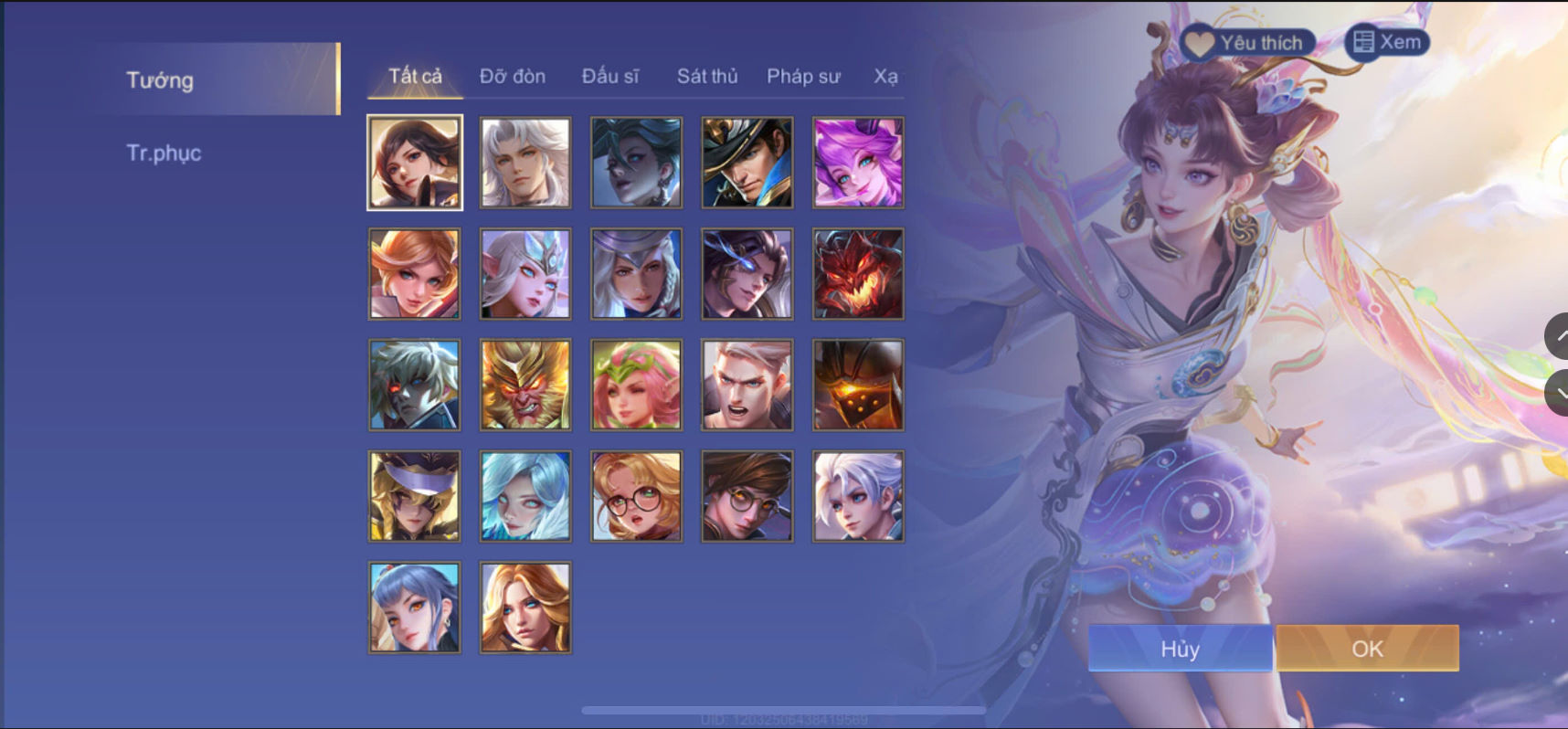Switch to the Đỡ đòn tab
Image resolution: width=1568 pixels, height=729 pixels.
(x=512, y=77)
